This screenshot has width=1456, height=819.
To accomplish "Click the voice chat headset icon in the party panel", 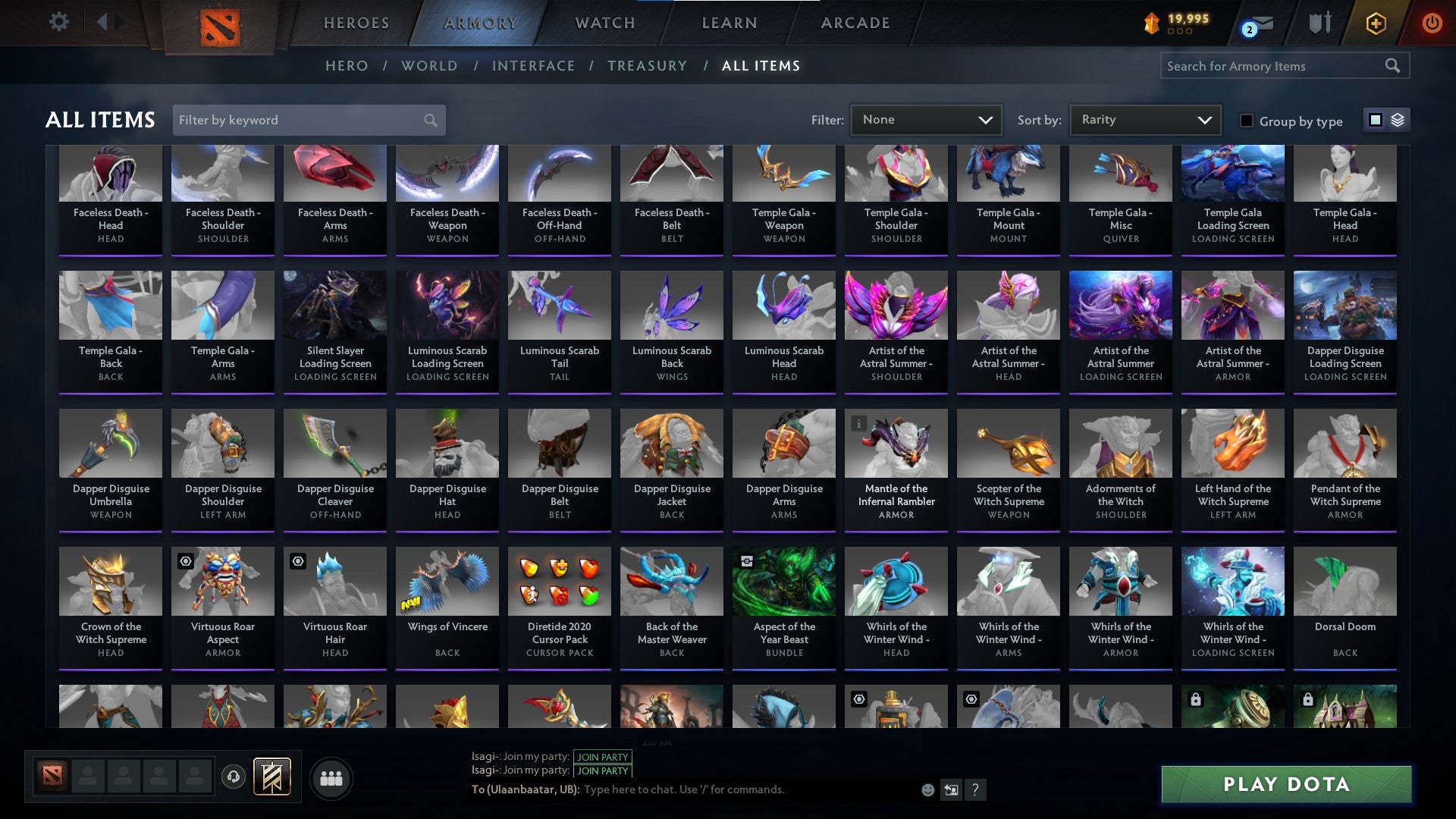I will pyautogui.click(x=233, y=776).
